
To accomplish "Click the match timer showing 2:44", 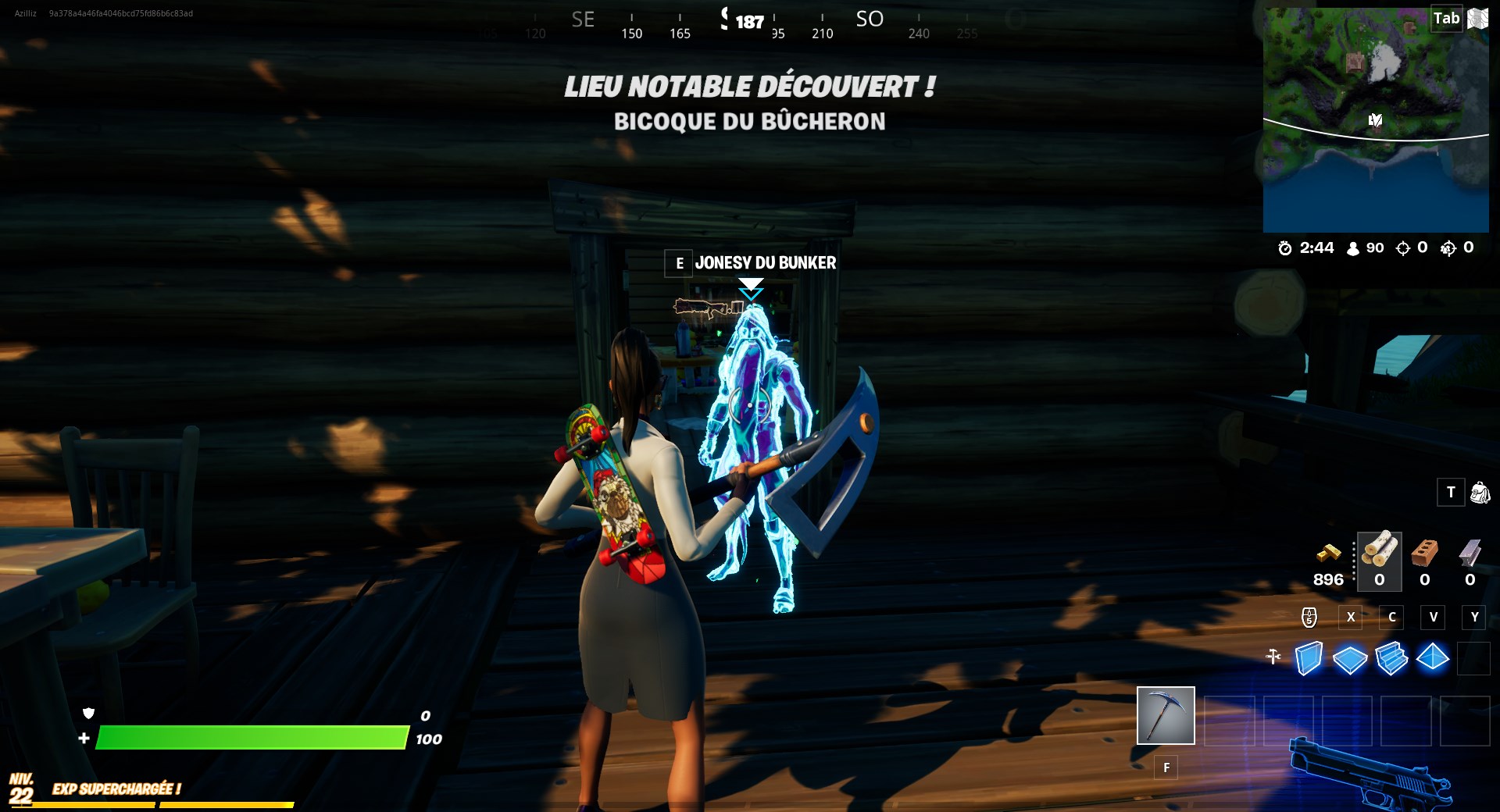I will [1307, 248].
